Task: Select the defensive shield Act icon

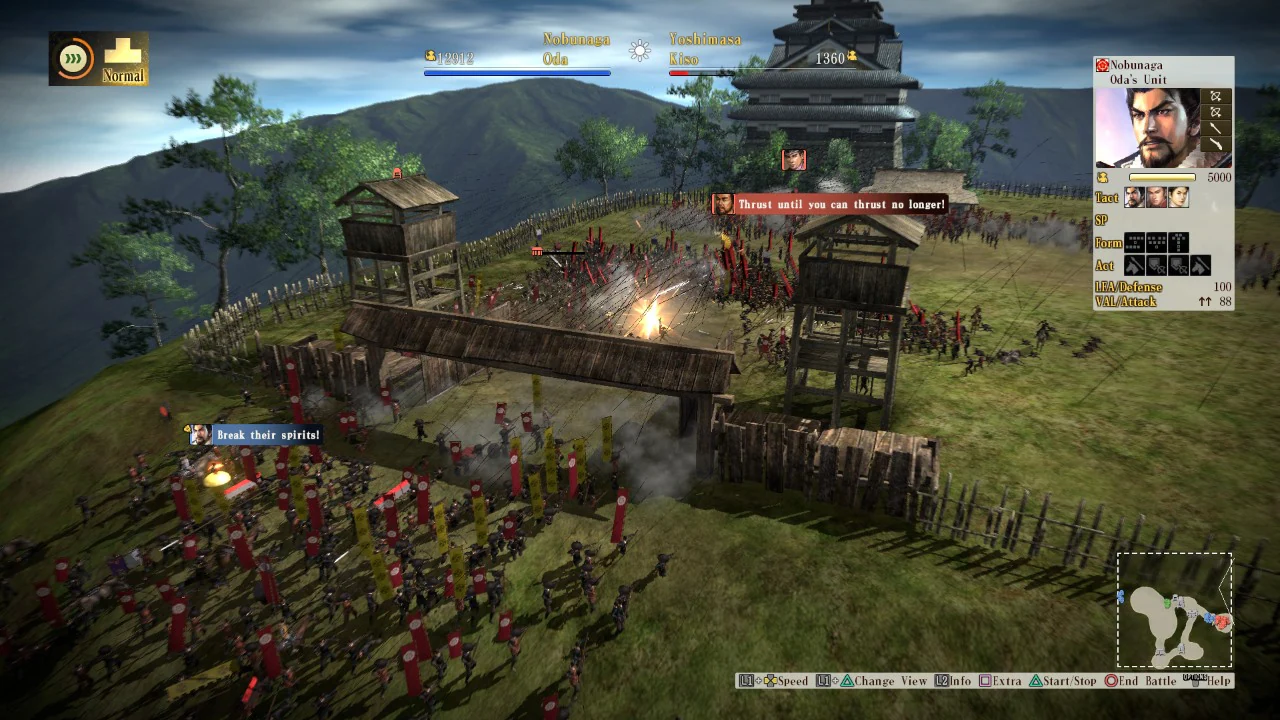Action: (1156, 265)
